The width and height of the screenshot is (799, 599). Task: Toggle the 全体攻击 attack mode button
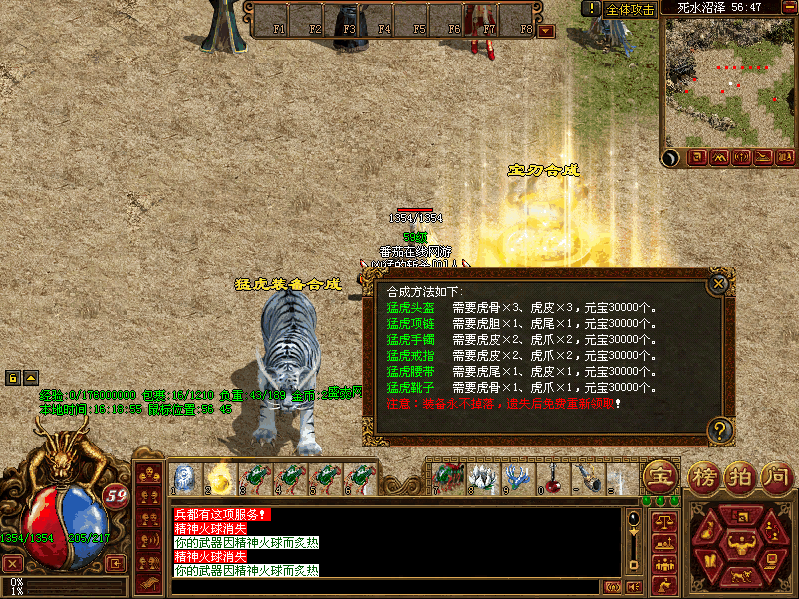(631, 9)
